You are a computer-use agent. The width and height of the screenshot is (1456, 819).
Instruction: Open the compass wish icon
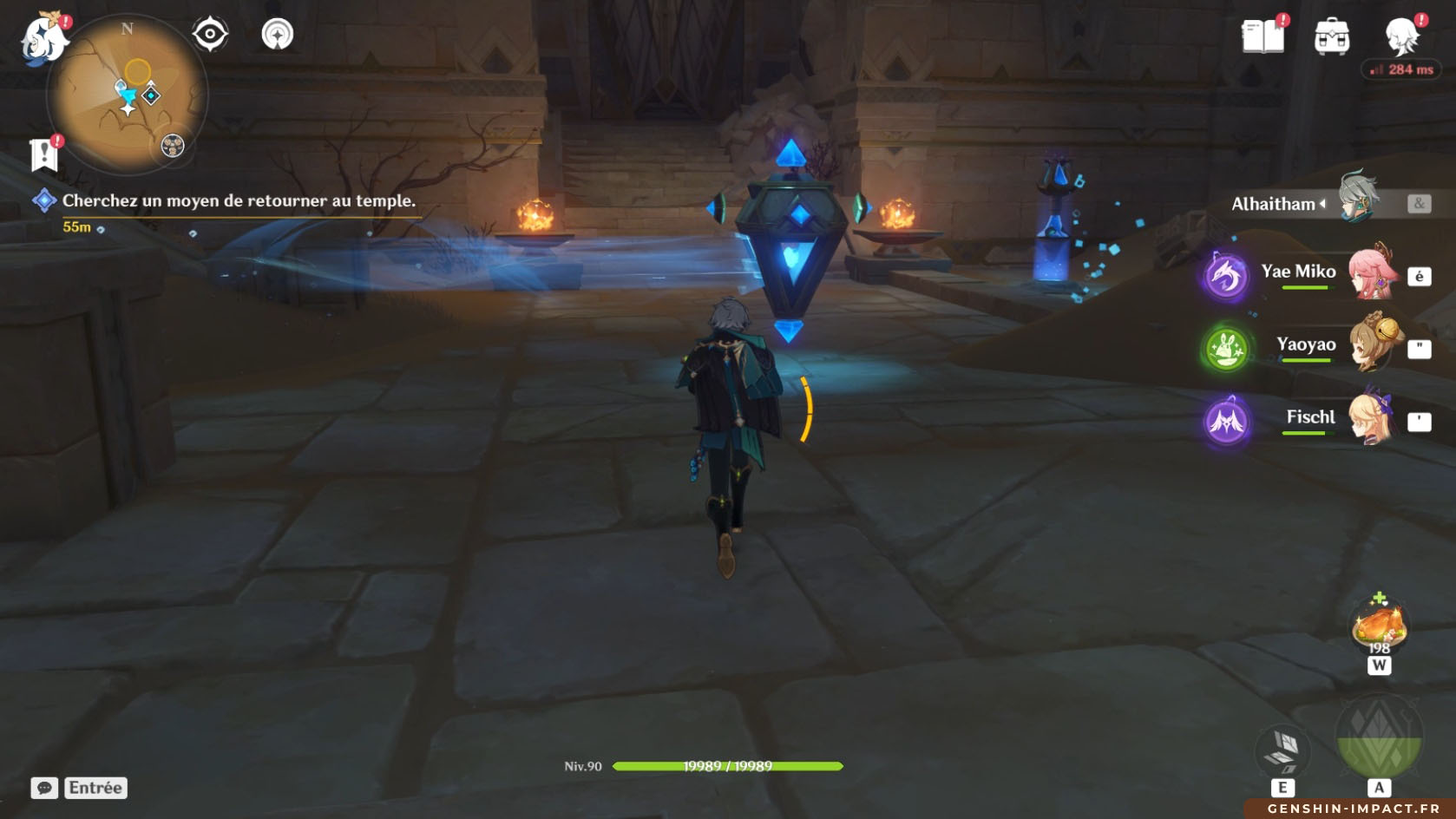click(278, 35)
